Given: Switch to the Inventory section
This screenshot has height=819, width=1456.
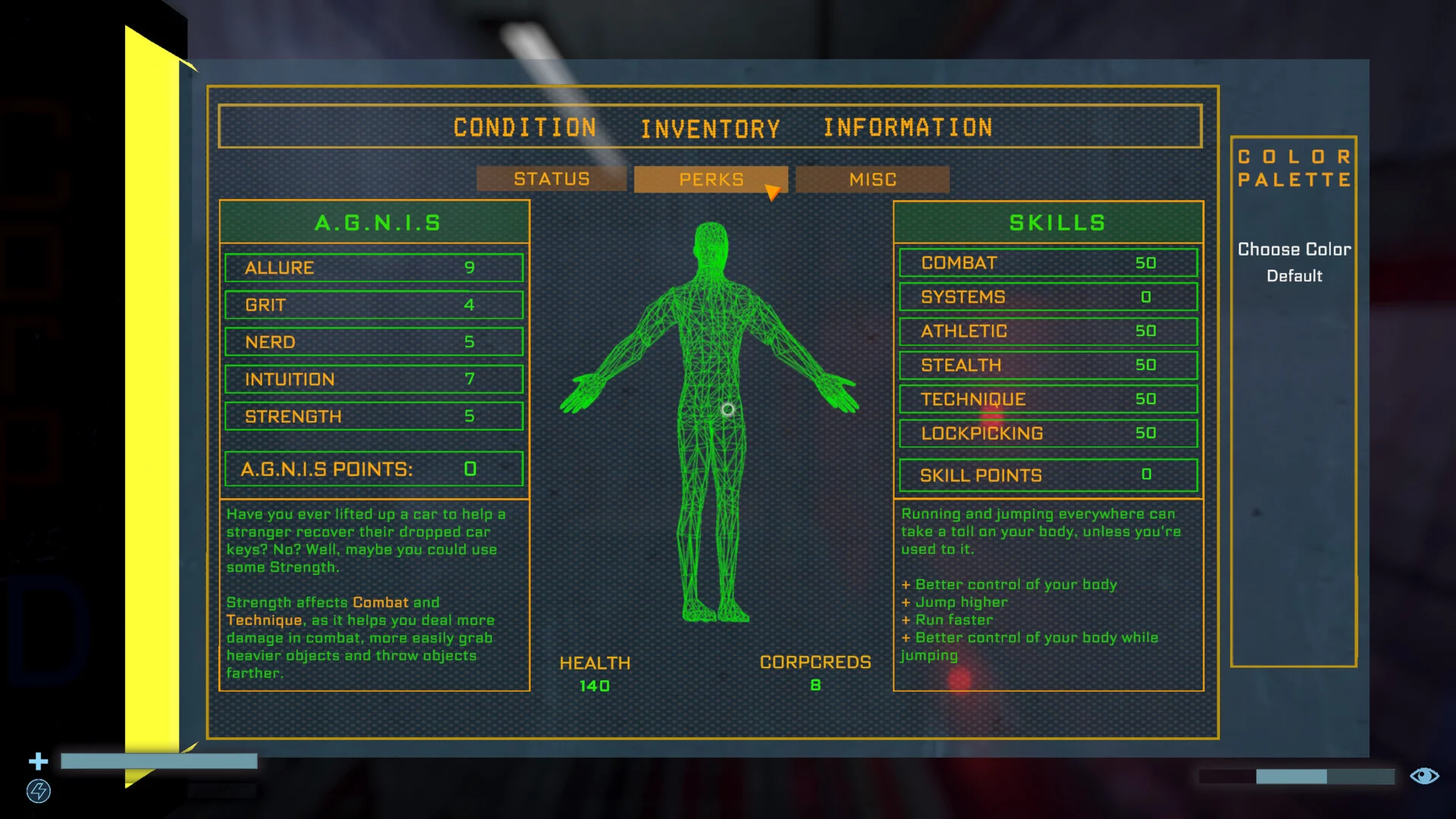Looking at the screenshot, I should point(711,129).
